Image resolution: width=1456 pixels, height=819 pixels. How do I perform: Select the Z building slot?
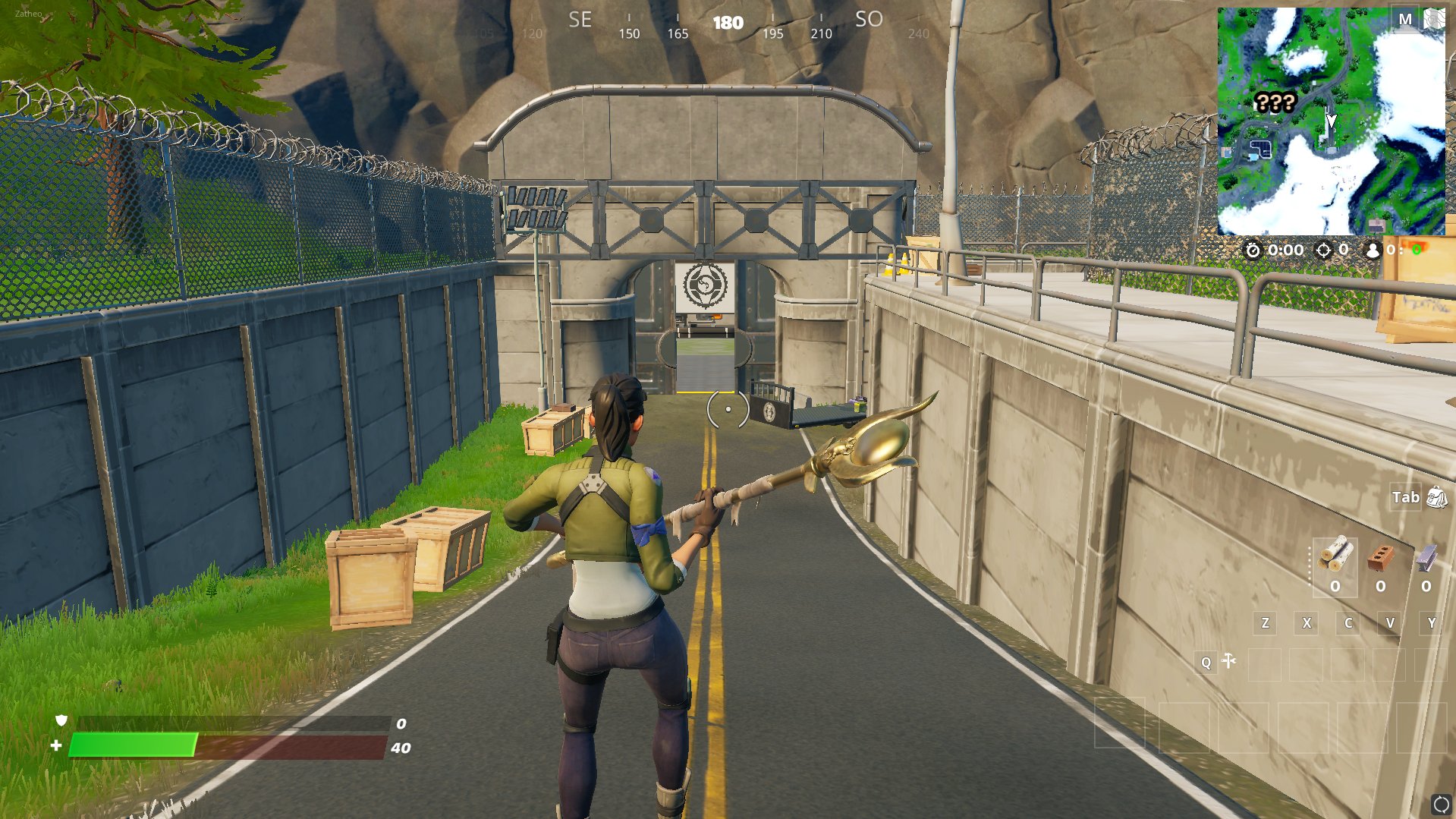[1264, 622]
